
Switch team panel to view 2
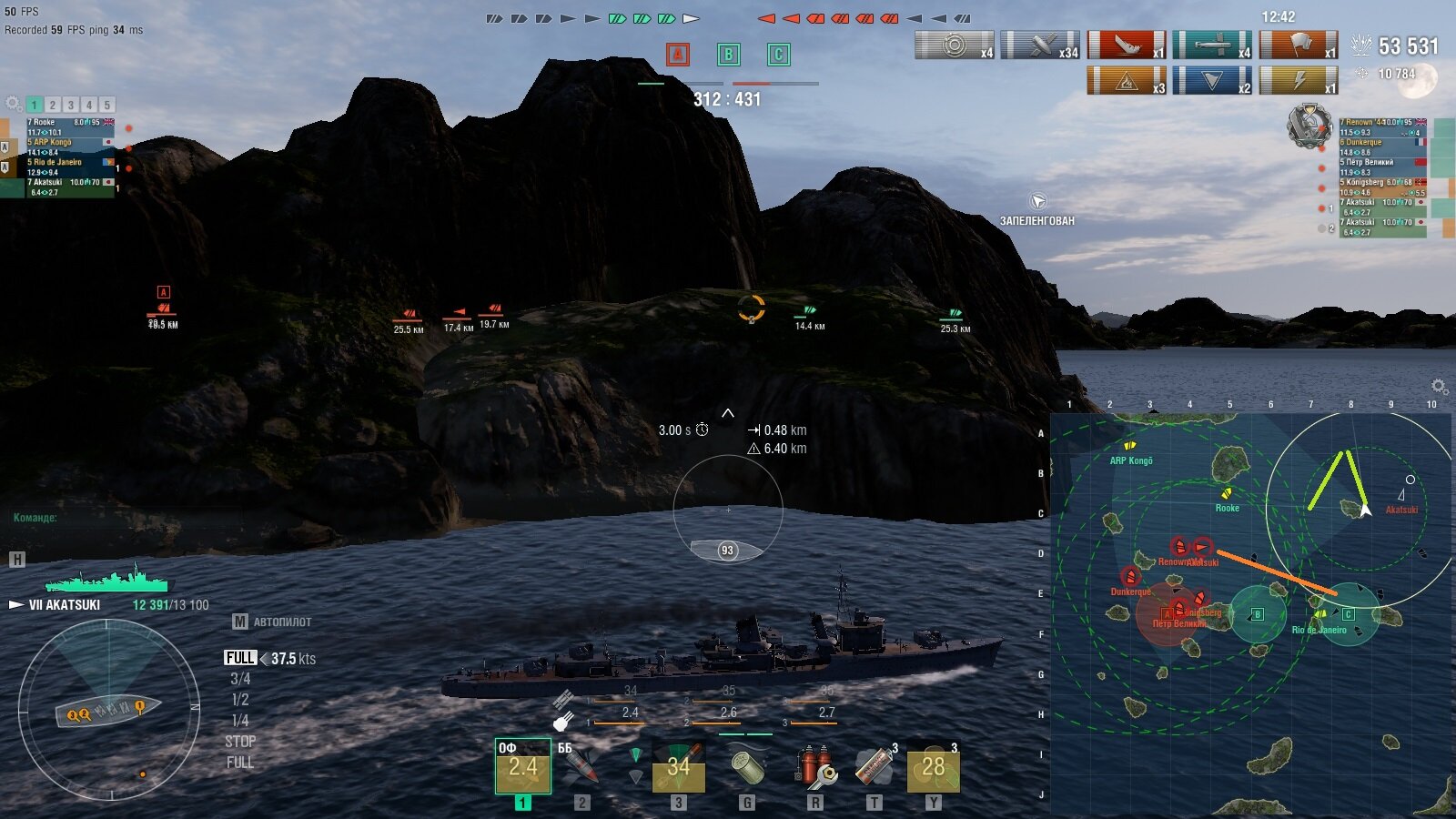click(53, 105)
